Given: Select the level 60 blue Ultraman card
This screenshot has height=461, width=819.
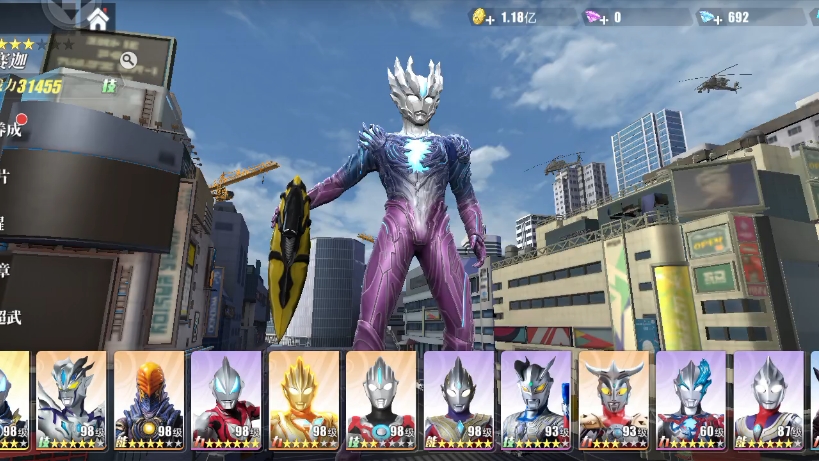Looking at the screenshot, I should click(690, 400).
